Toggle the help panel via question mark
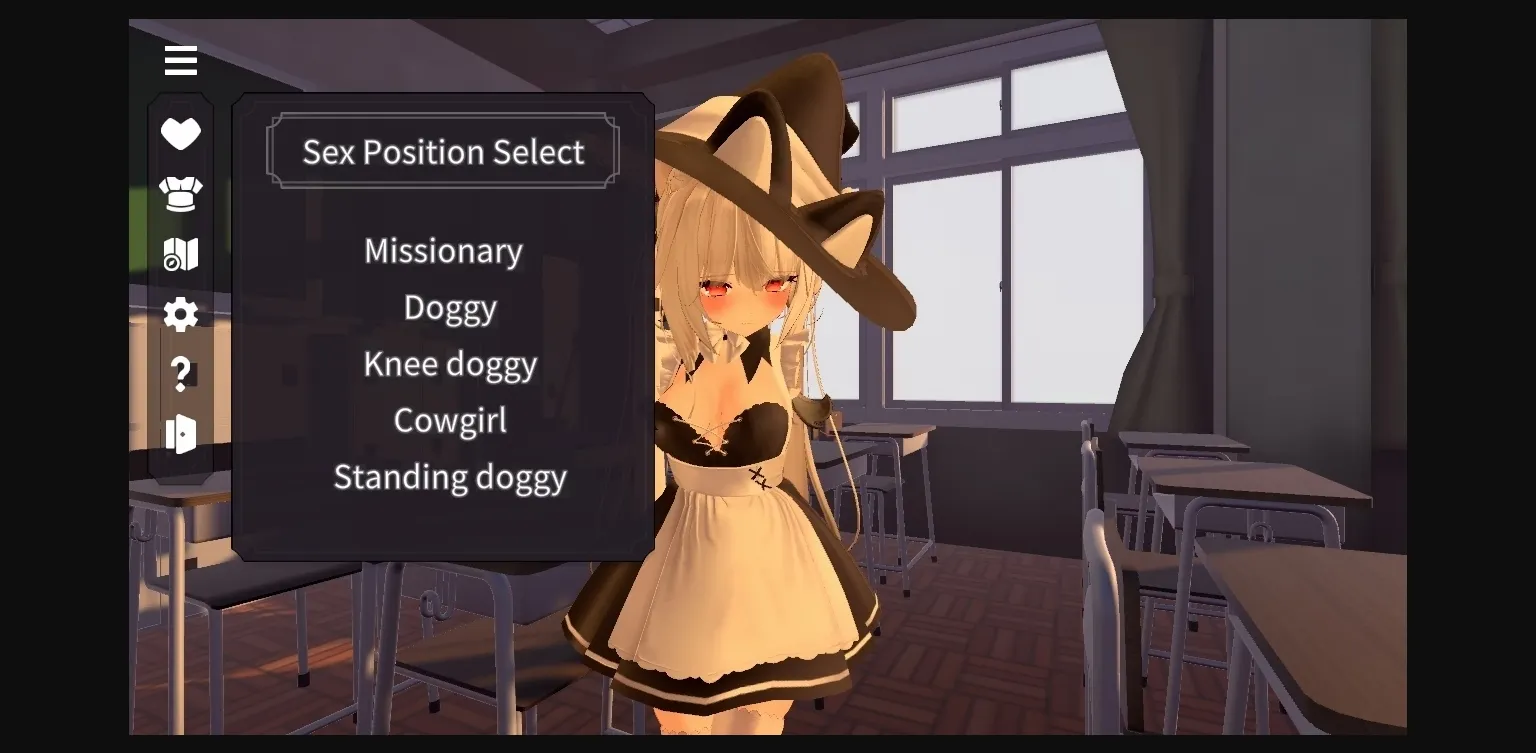 pyautogui.click(x=180, y=374)
